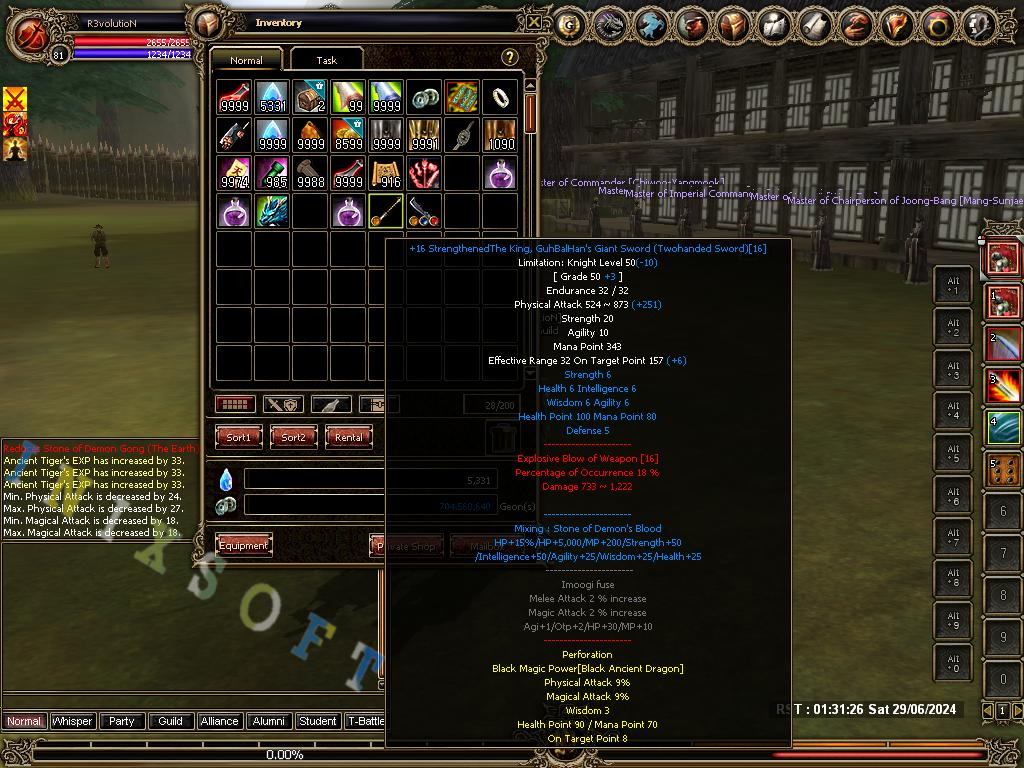Viewport: 1024px width, 768px height.
Task: Pick the blue dragon item slot
Action: [272, 211]
